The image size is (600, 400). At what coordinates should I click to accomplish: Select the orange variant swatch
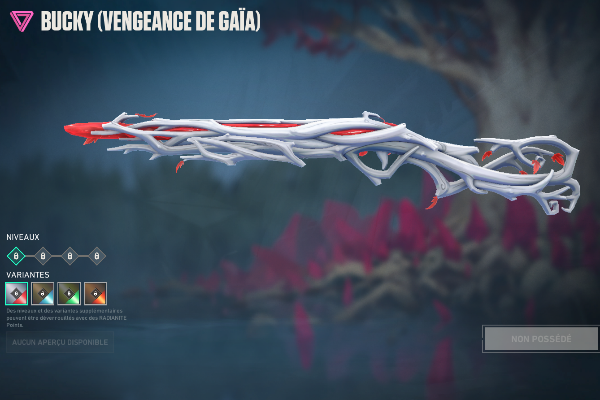point(95,293)
